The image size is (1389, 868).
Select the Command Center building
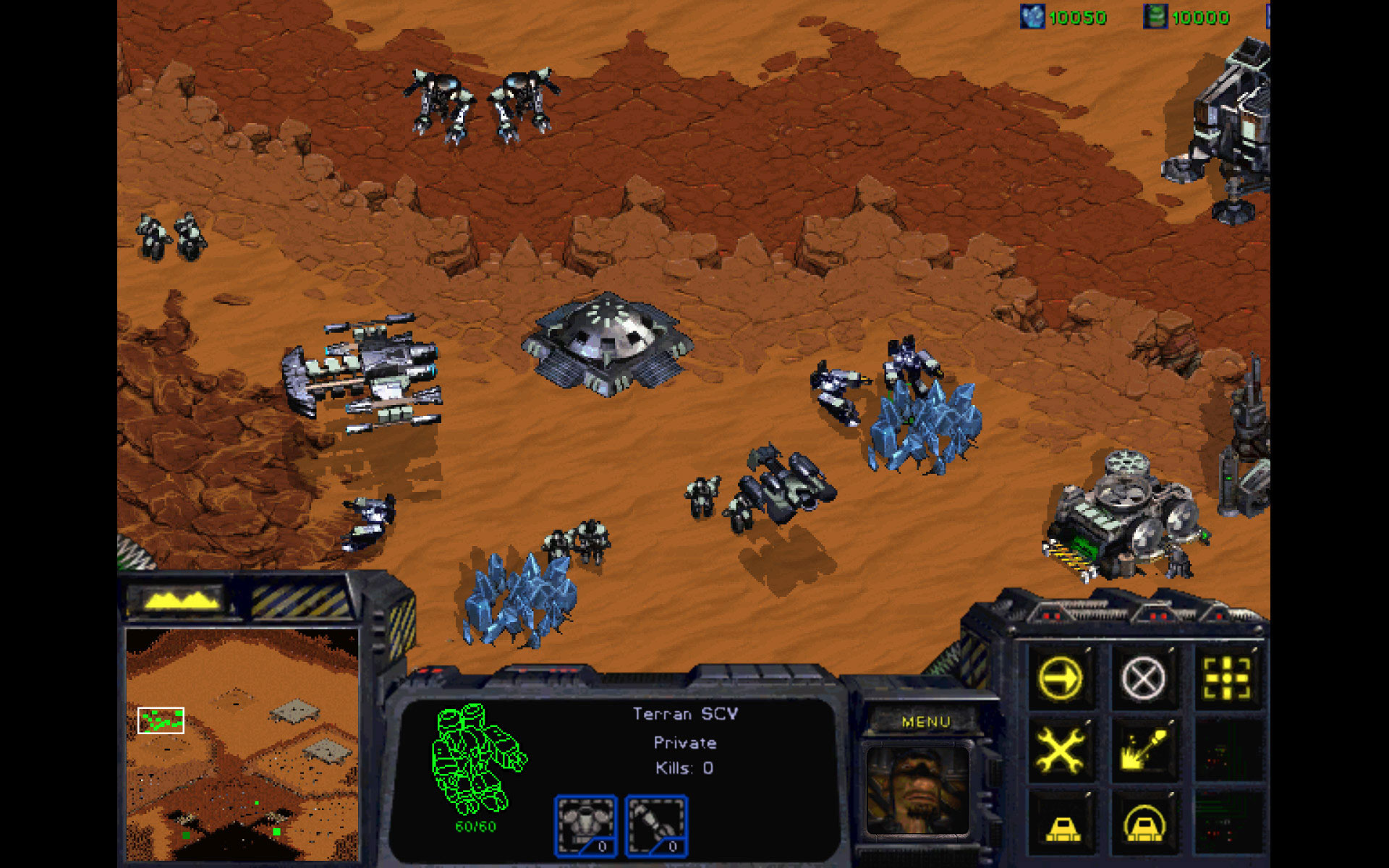coord(608,340)
